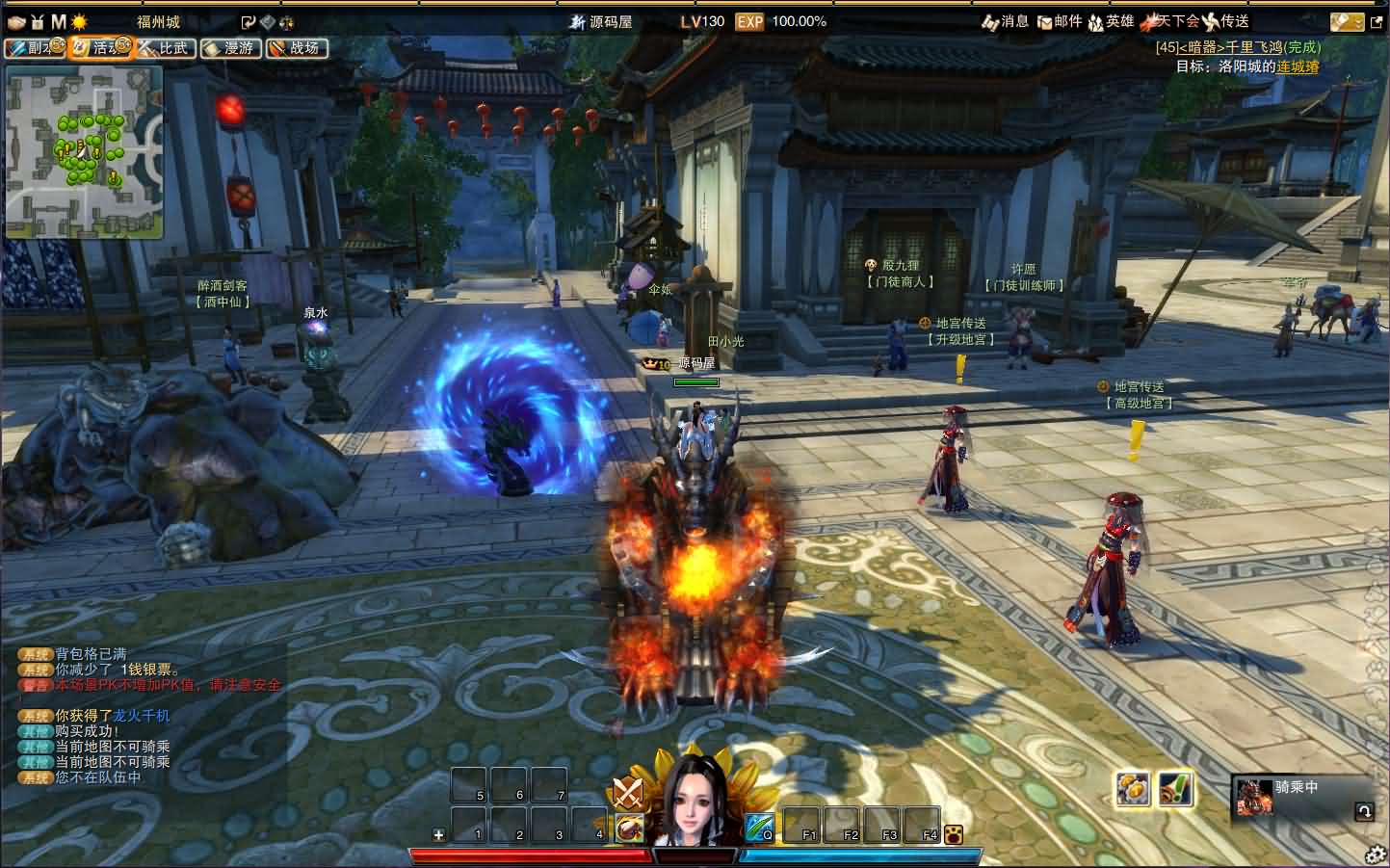Open the 活动 events panel
1390x868 pixels.
(x=100, y=47)
